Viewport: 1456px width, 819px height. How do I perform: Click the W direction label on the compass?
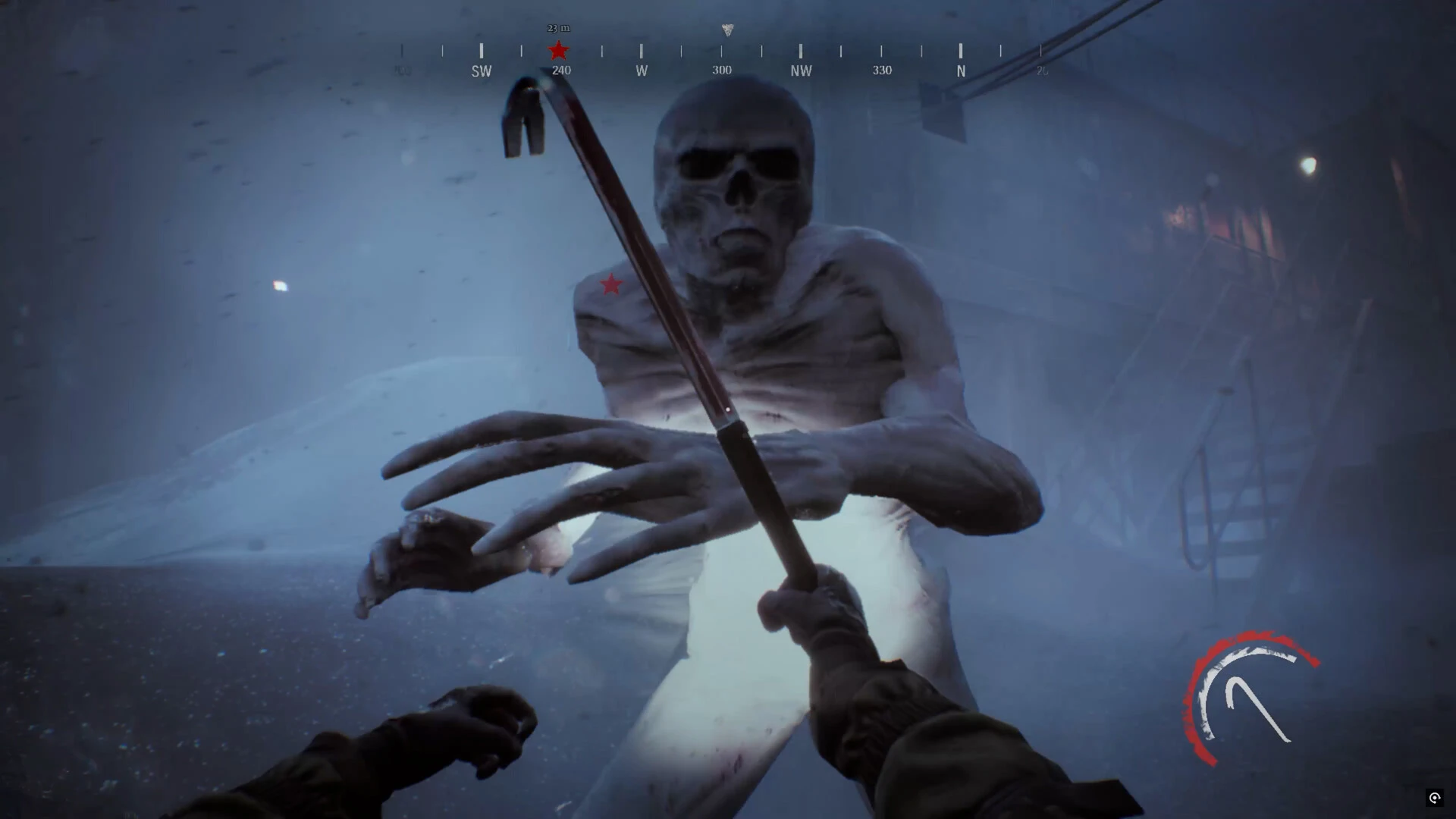pyautogui.click(x=642, y=70)
